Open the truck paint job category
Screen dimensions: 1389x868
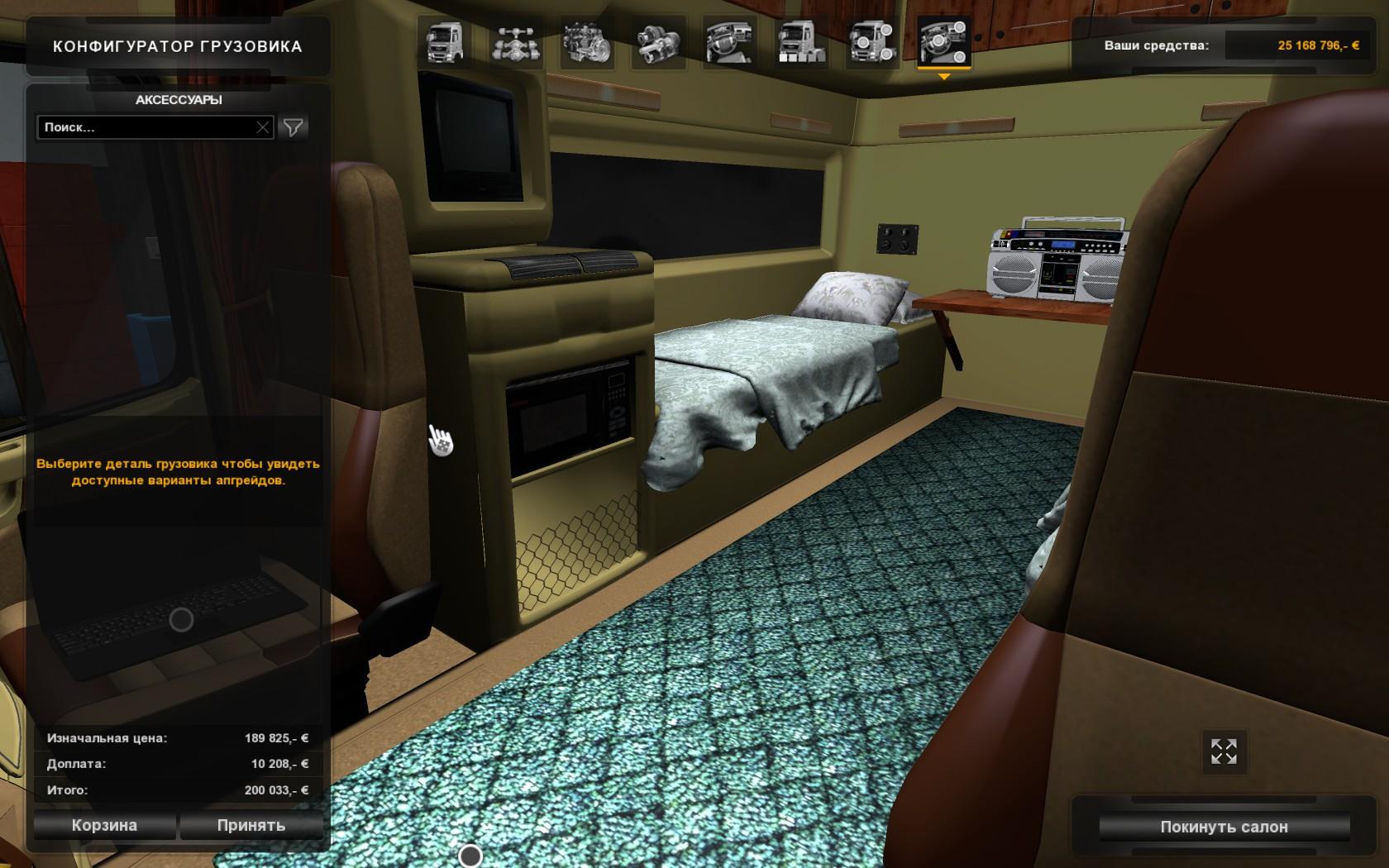[800, 42]
